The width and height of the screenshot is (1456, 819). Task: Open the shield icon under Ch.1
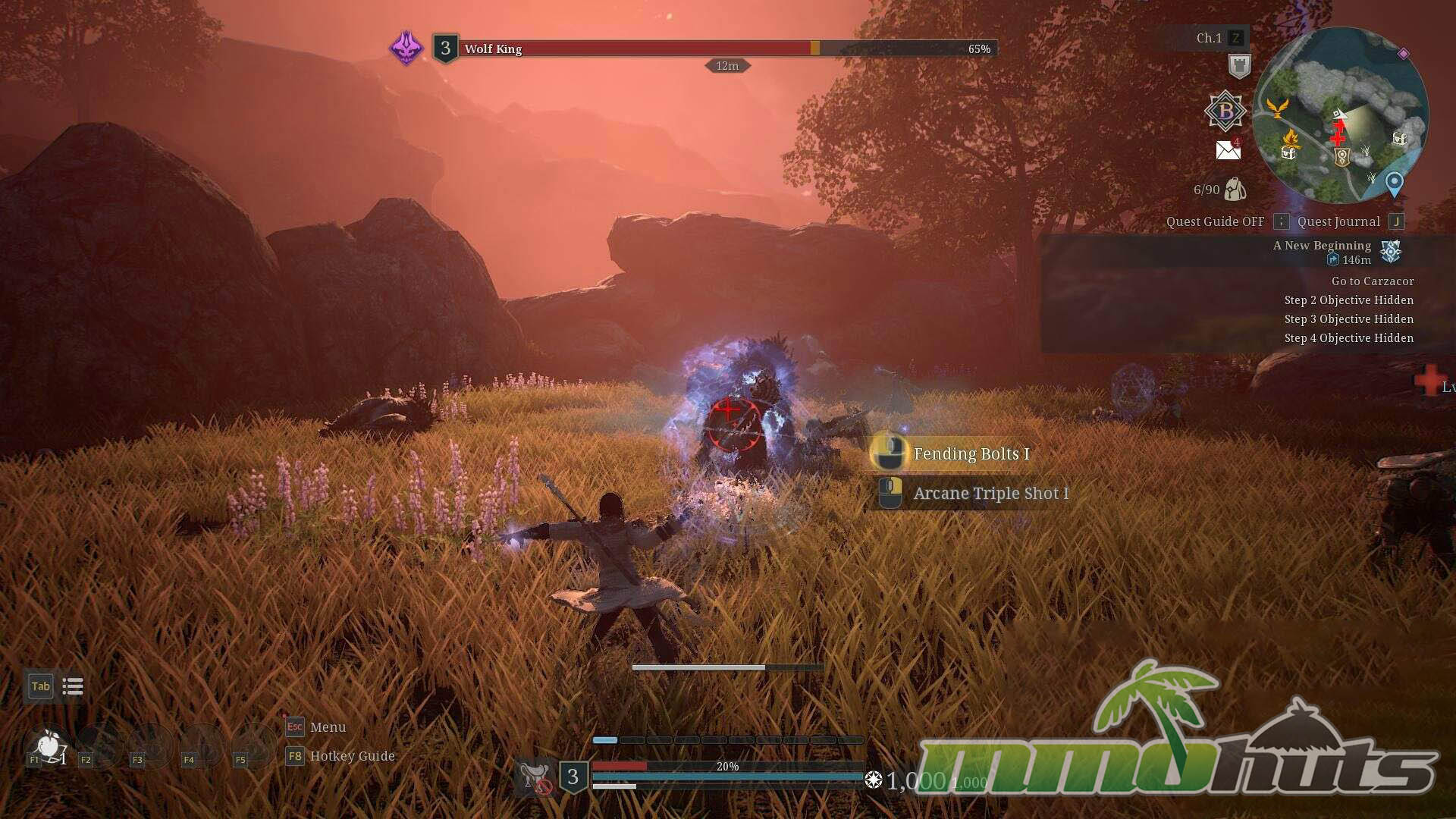(1239, 67)
